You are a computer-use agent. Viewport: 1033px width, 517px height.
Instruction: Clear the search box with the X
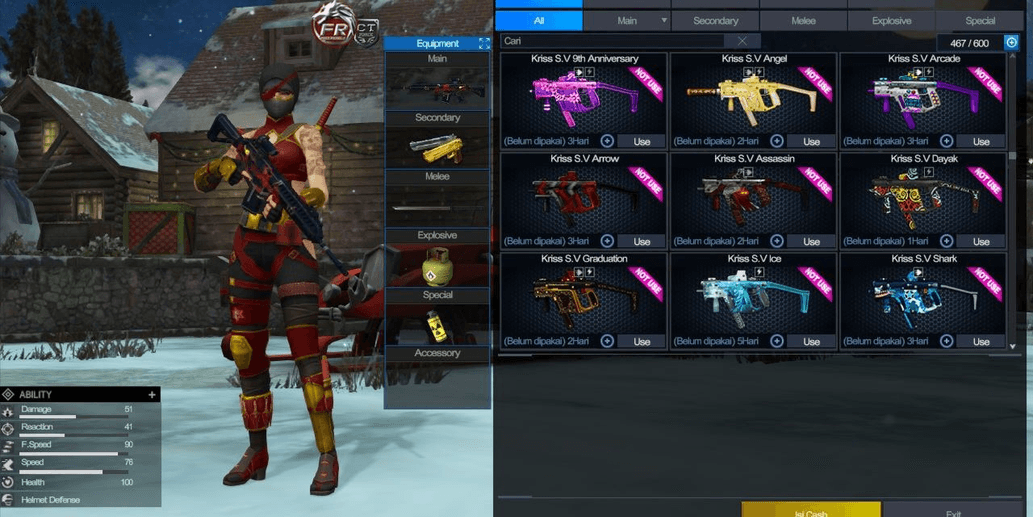tap(742, 41)
